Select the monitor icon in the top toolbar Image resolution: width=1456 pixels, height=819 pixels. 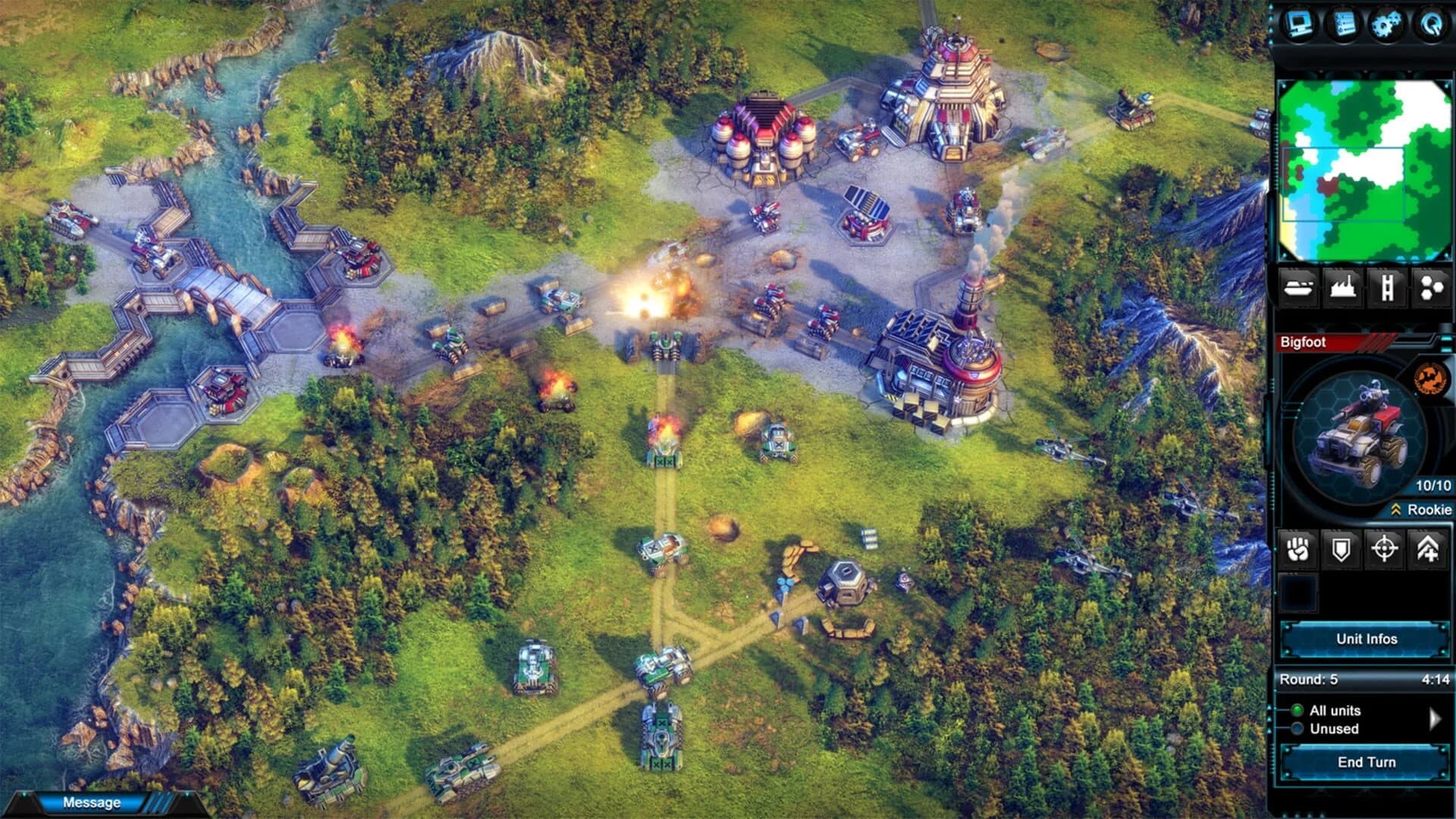[x=1299, y=23]
